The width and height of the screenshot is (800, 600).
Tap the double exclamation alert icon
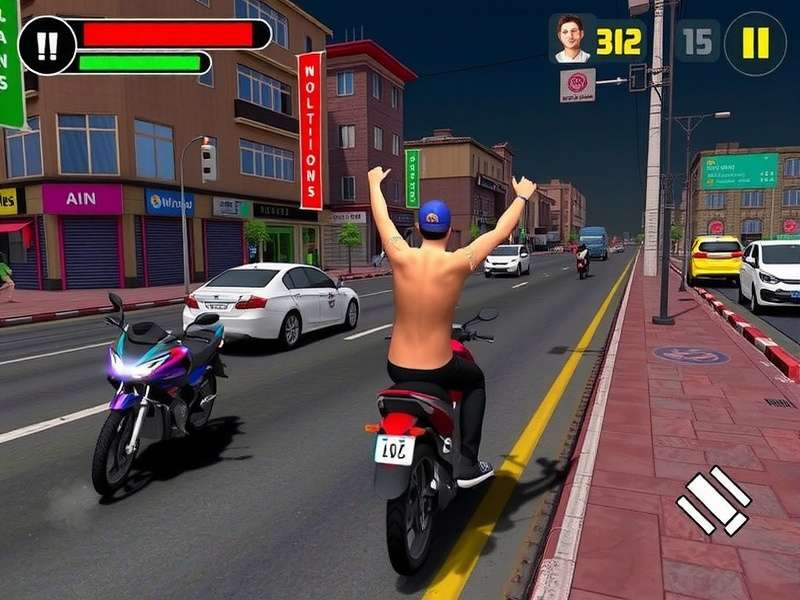click(47, 45)
